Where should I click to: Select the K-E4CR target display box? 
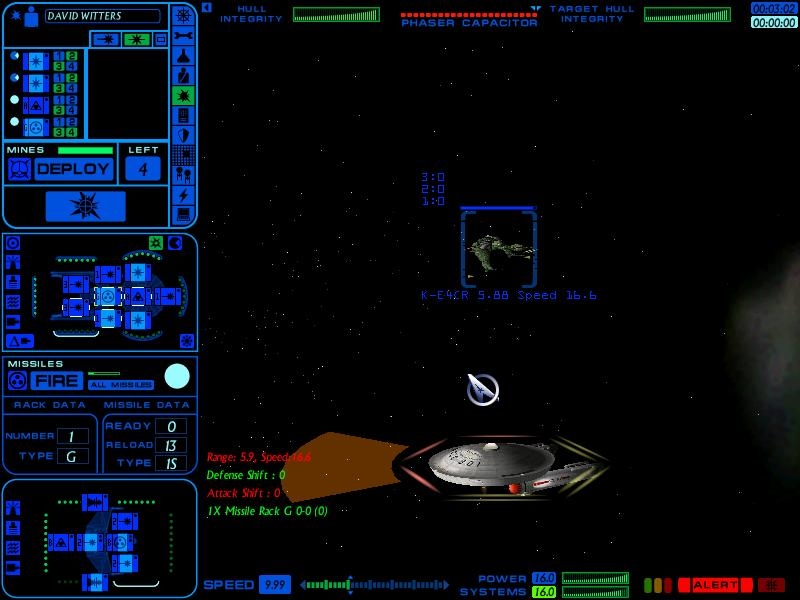tap(498, 247)
